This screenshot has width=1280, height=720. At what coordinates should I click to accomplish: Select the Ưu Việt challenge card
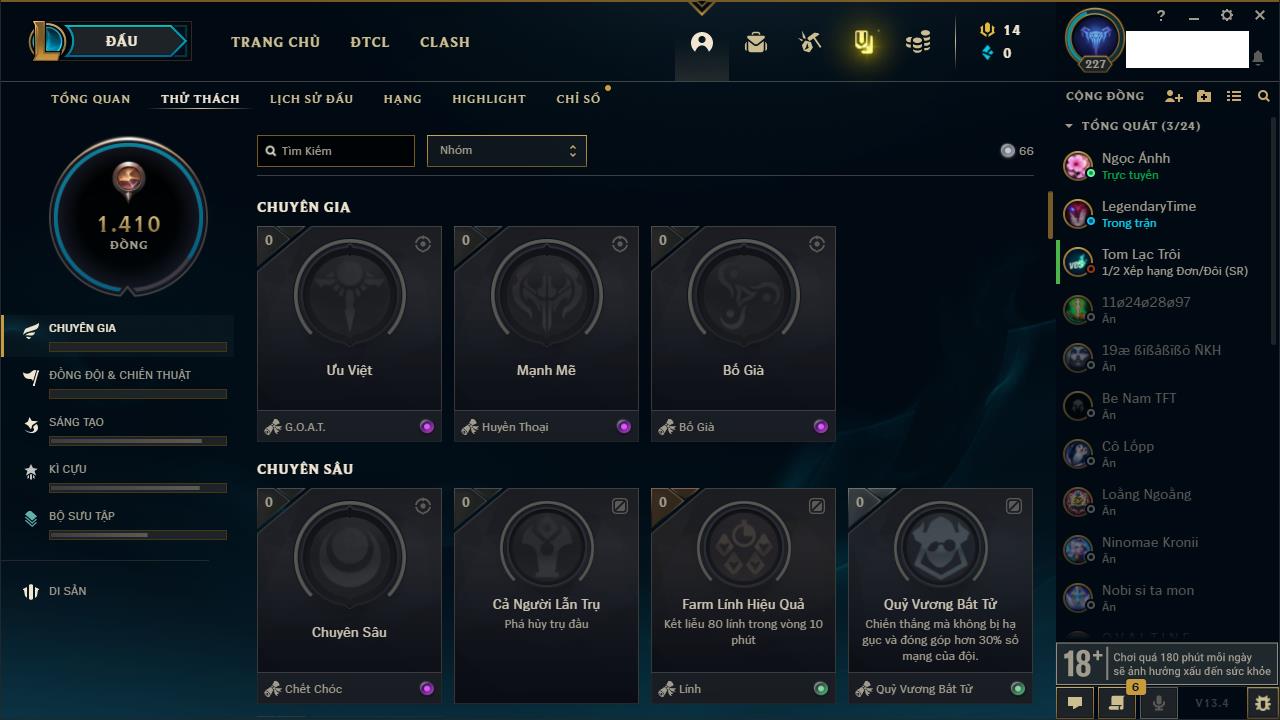coord(349,320)
